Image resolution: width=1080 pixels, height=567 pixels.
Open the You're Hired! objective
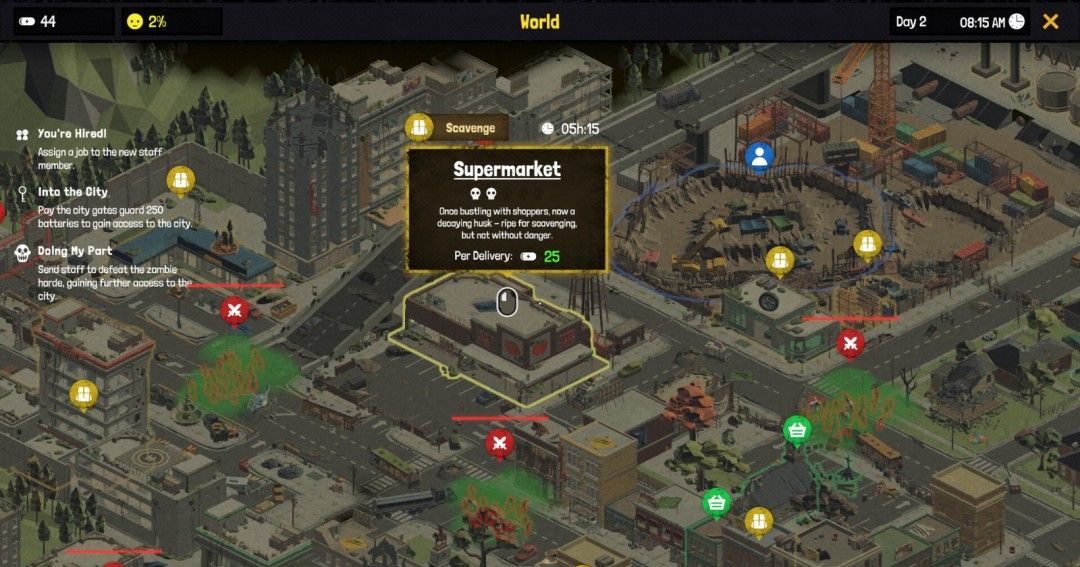[x=72, y=134]
